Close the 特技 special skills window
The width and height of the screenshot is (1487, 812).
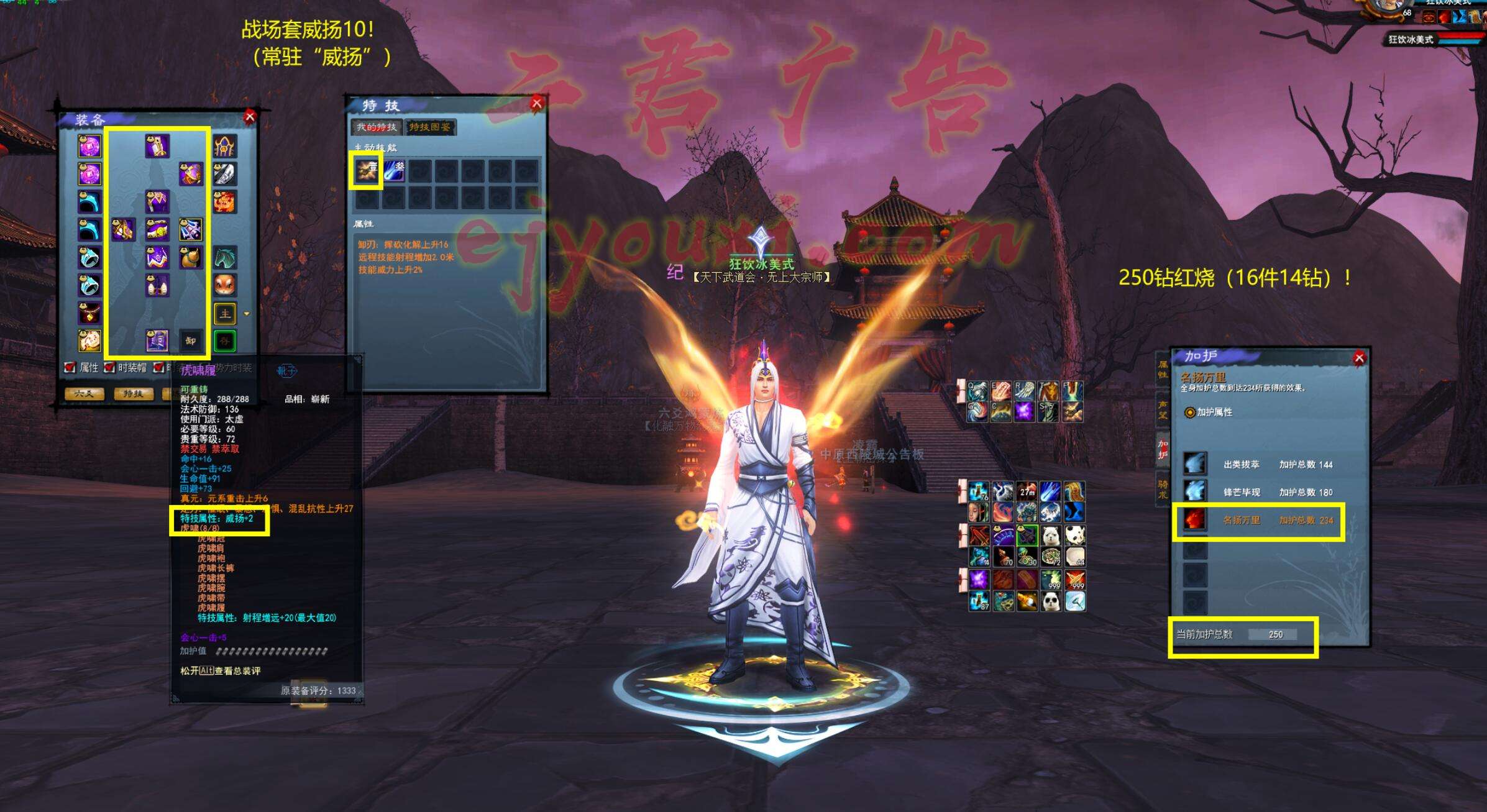point(537,103)
